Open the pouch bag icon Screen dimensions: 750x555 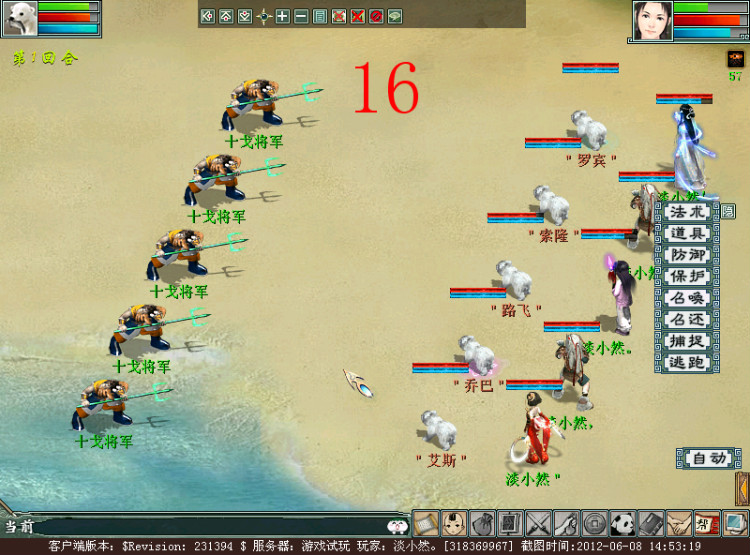click(482, 523)
